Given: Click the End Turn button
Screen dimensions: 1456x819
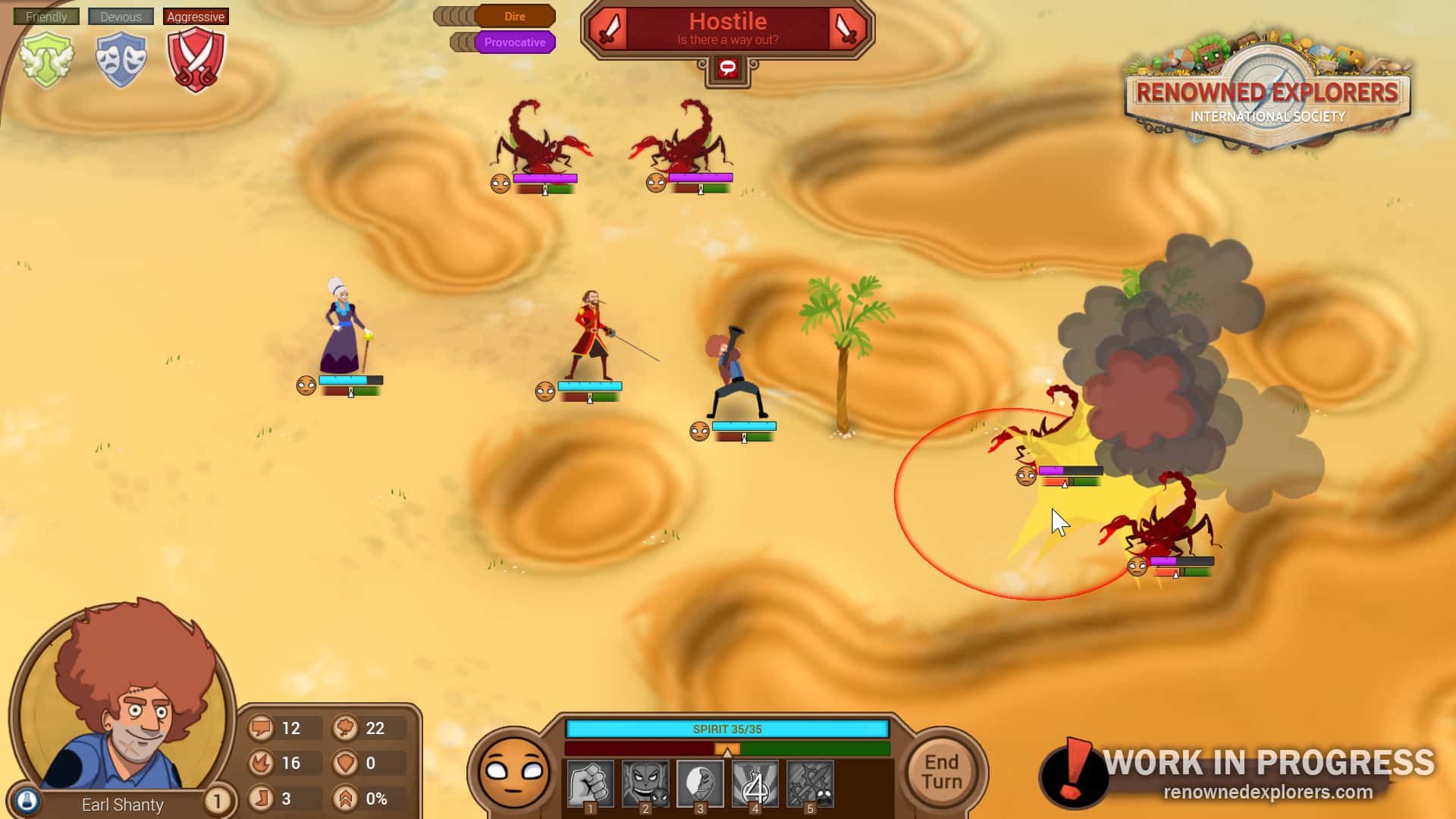Looking at the screenshot, I should click(x=942, y=772).
